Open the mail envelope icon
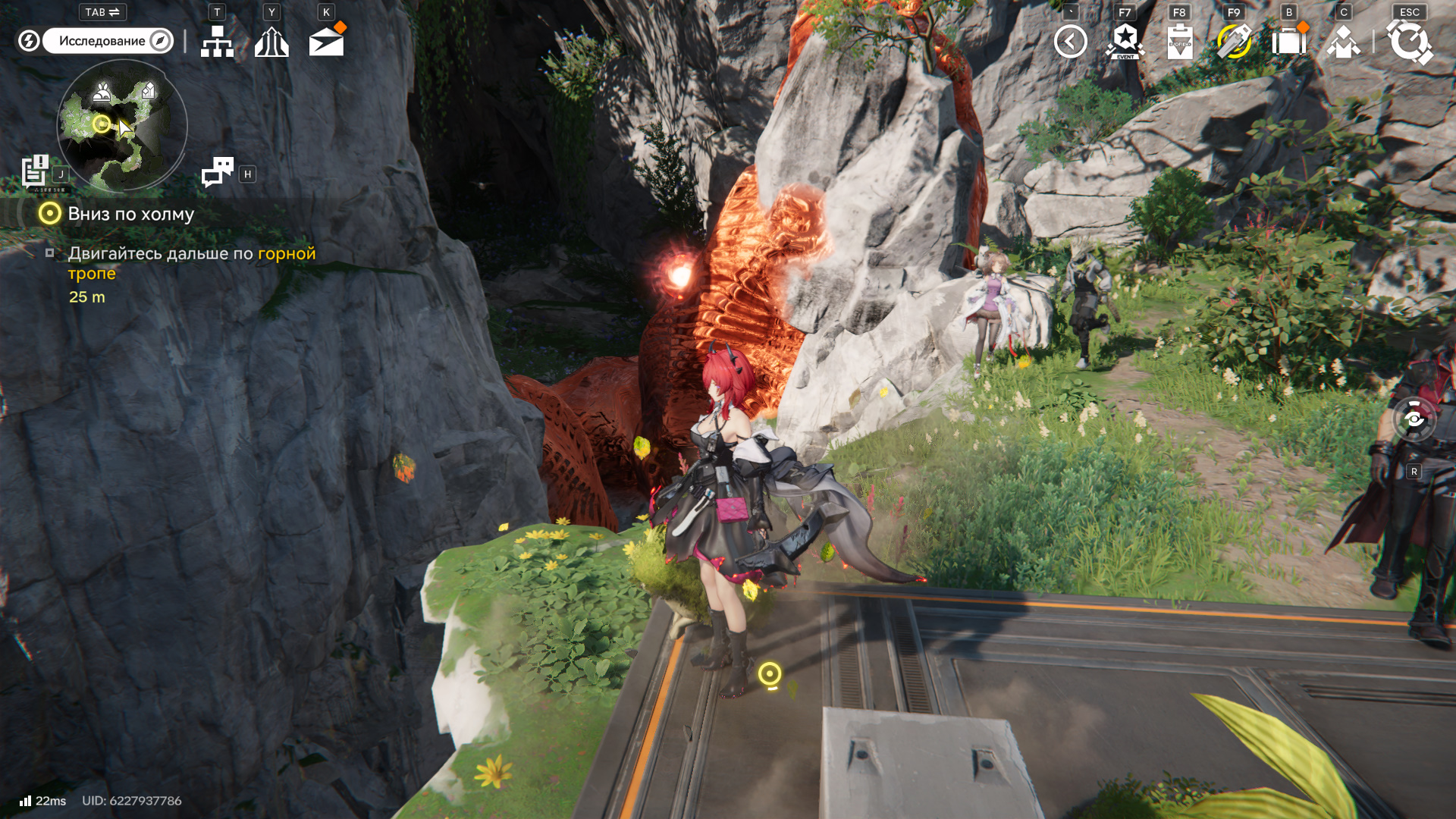This screenshot has width=1456, height=819. click(327, 42)
